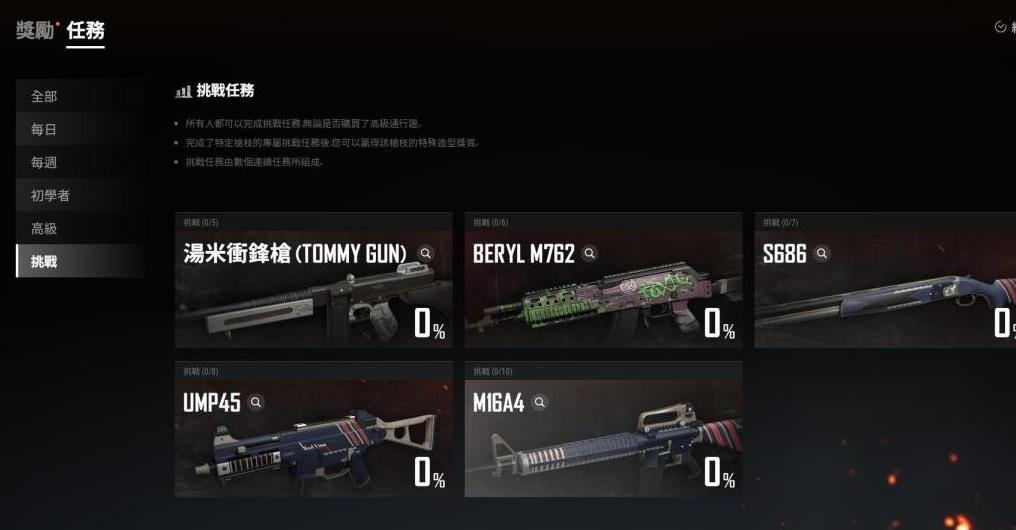Screen dimensions: 1016x530
Task: Switch to the 獎勵 tab
Action: pyautogui.click(x=34, y=31)
